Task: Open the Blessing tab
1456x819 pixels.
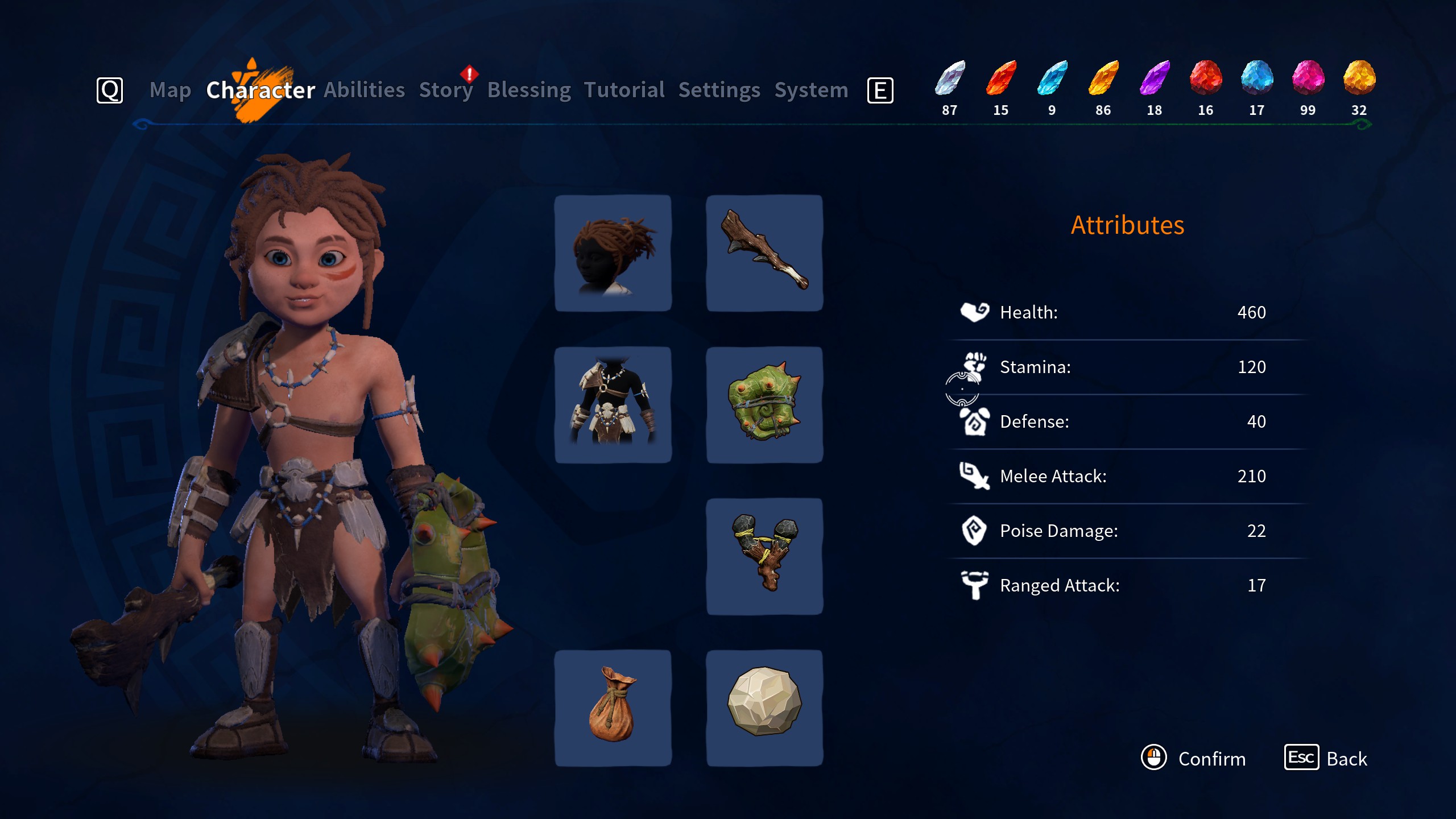Action: point(529,90)
